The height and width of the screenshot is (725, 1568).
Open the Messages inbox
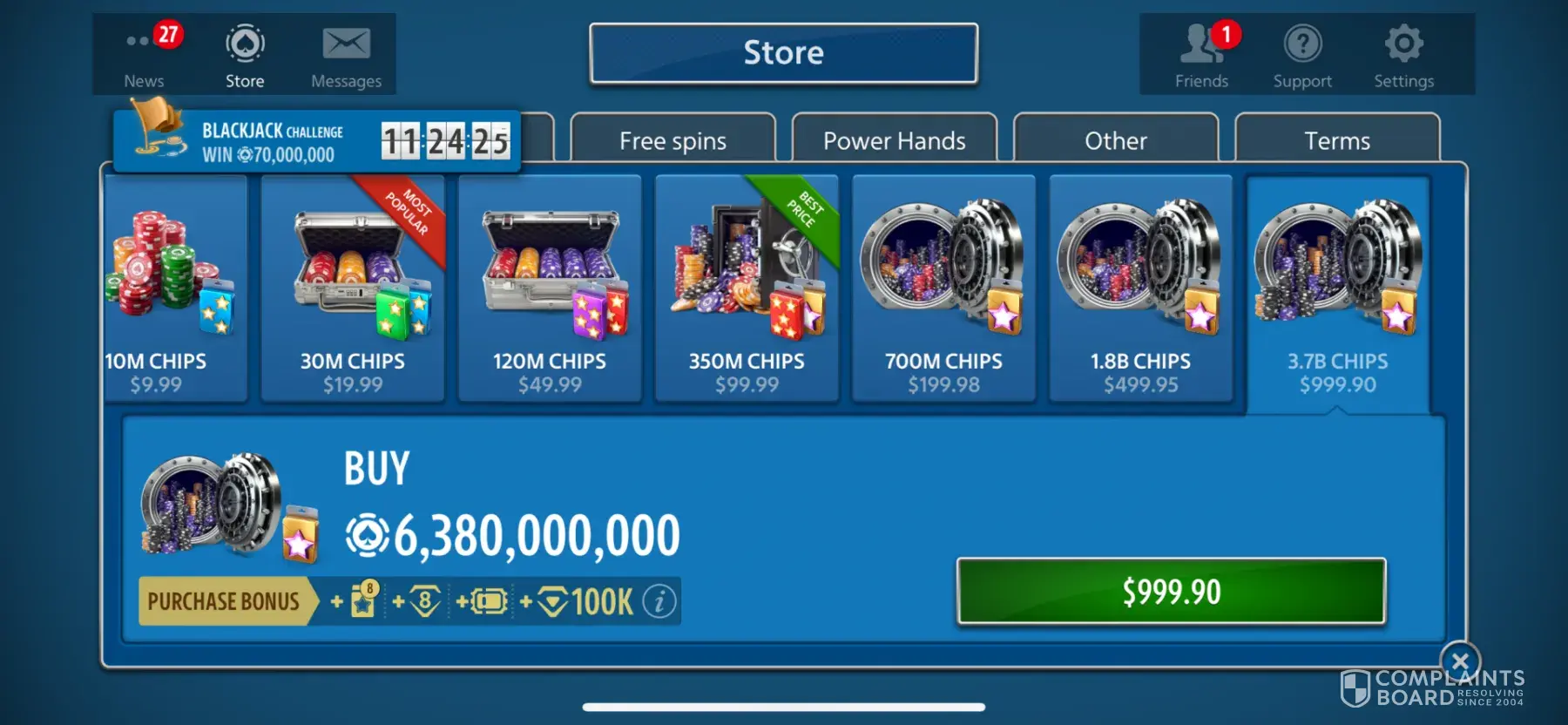pyautogui.click(x=346, y=55)
